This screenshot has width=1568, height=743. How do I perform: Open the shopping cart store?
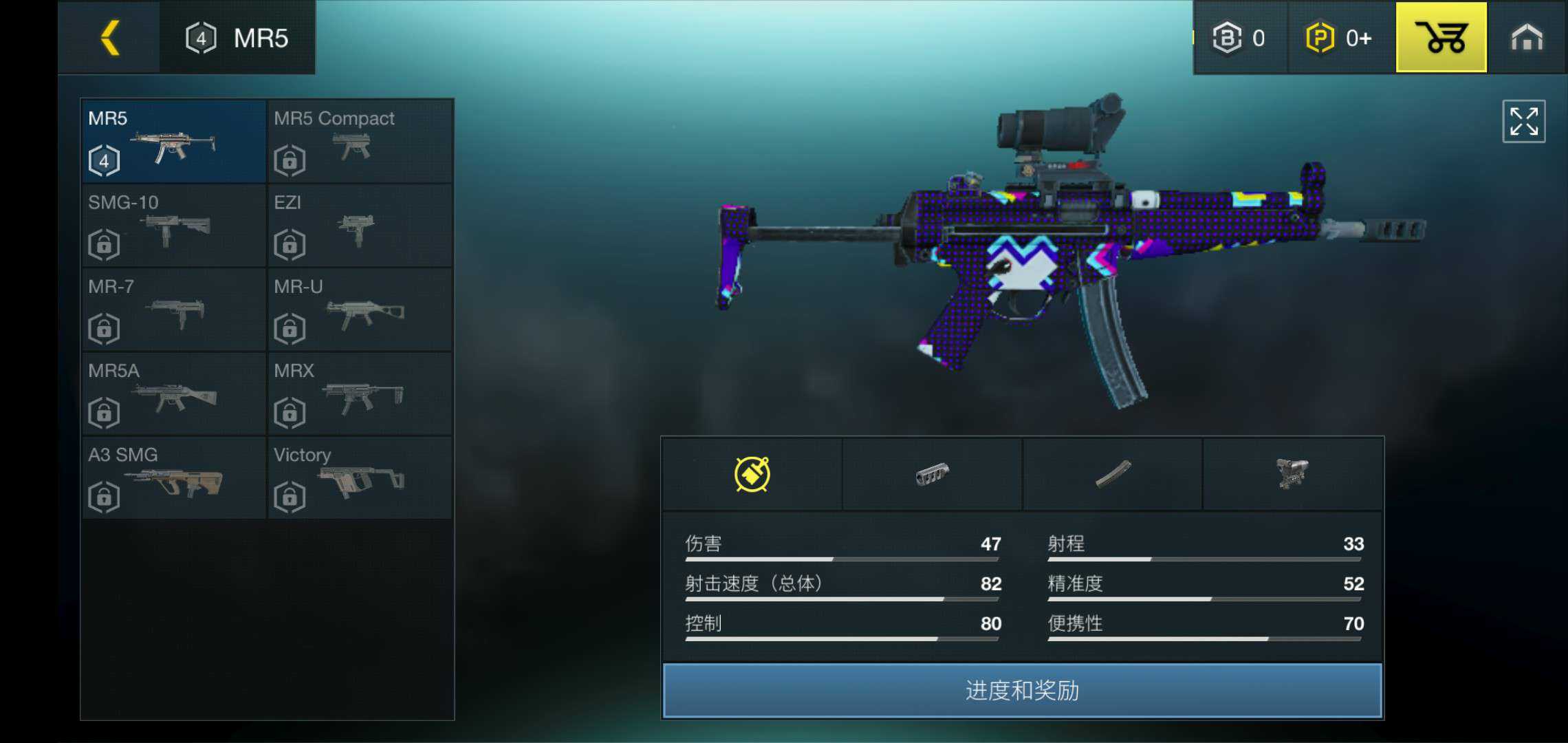1441,37
